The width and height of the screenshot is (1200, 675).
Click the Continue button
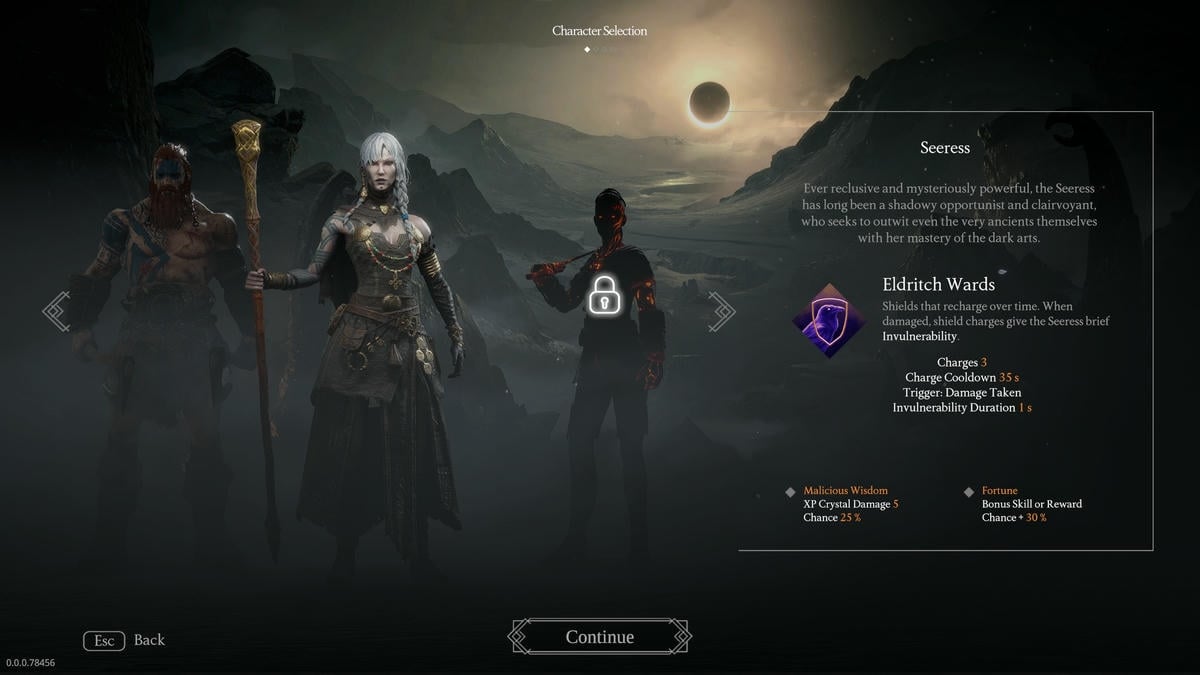599,637
